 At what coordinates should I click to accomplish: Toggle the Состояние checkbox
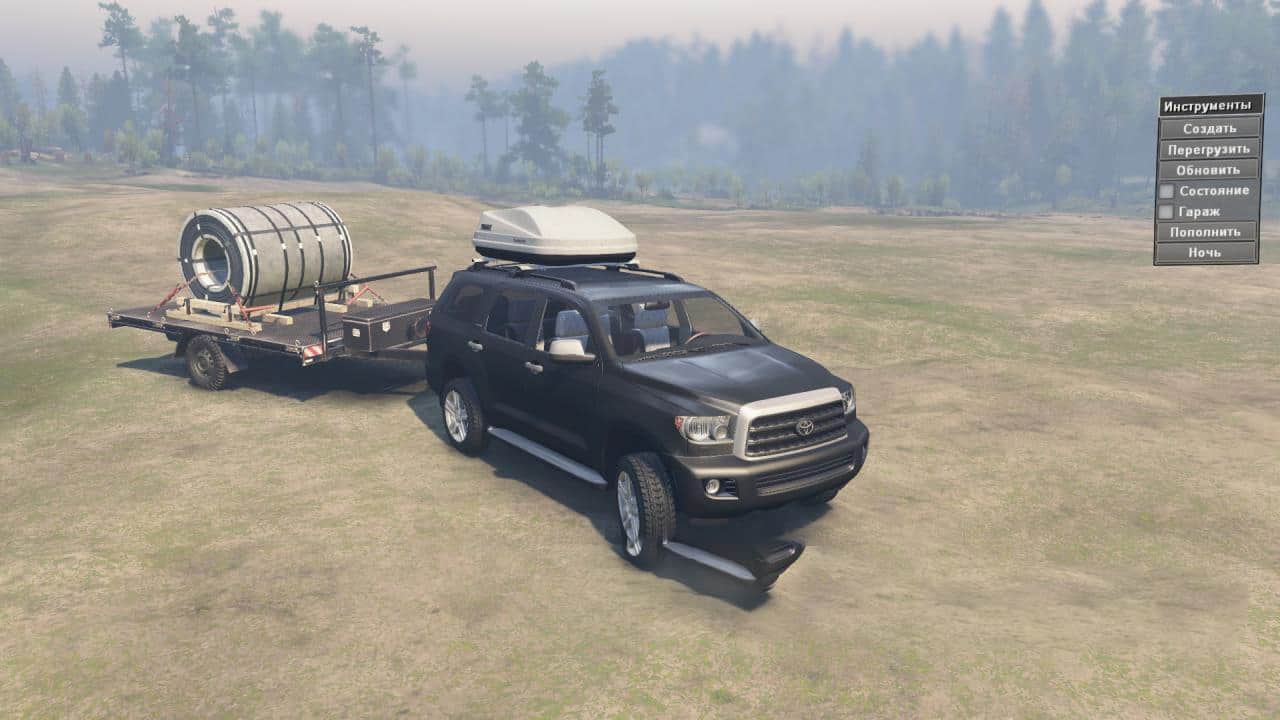click(1166, 191)
